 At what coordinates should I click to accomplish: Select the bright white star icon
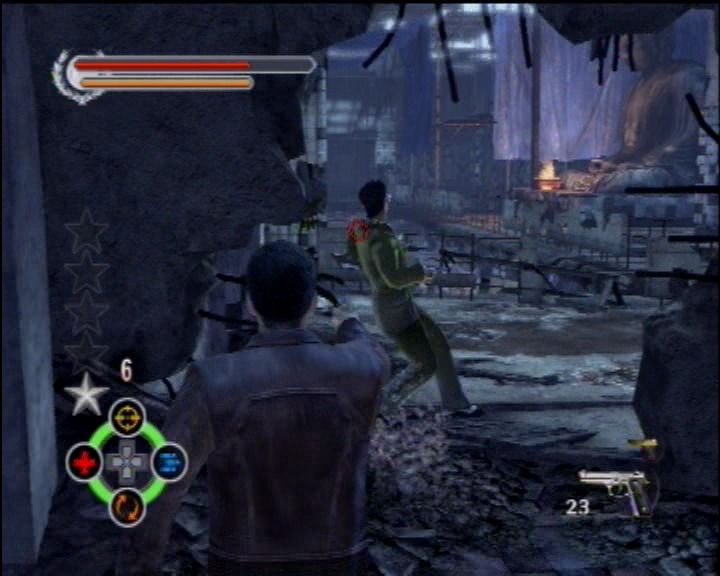click(86, 394)
